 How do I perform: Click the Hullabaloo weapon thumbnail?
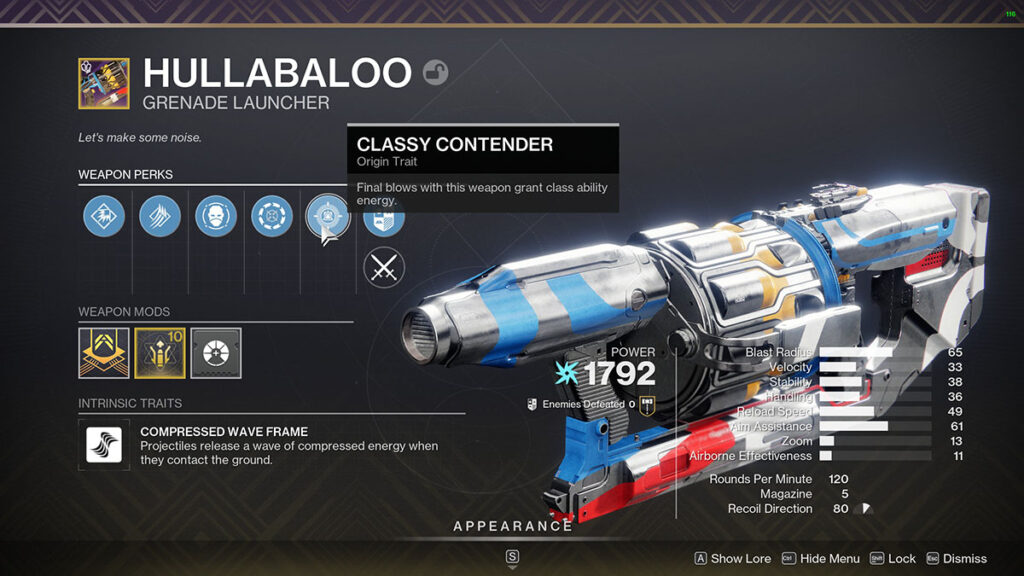coord(104,83)
